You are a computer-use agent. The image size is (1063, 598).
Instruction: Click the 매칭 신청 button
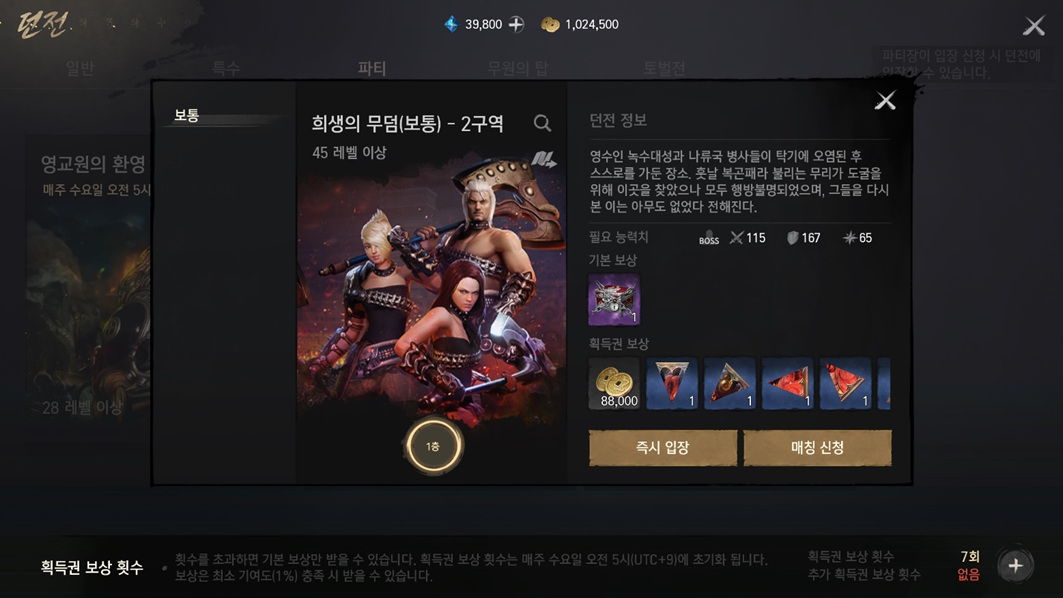click(817, 448)
